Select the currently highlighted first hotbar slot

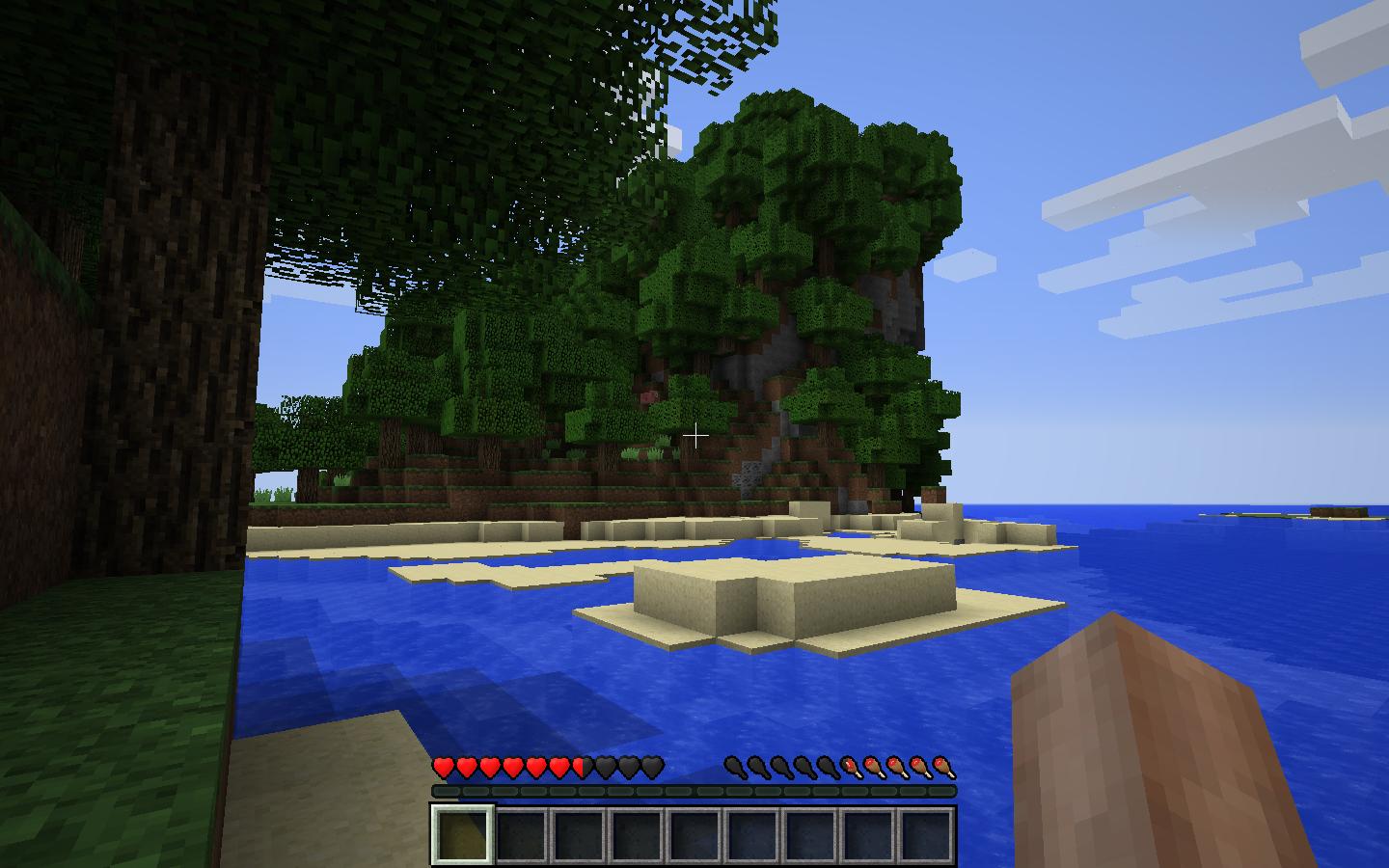tap(465, 835)
